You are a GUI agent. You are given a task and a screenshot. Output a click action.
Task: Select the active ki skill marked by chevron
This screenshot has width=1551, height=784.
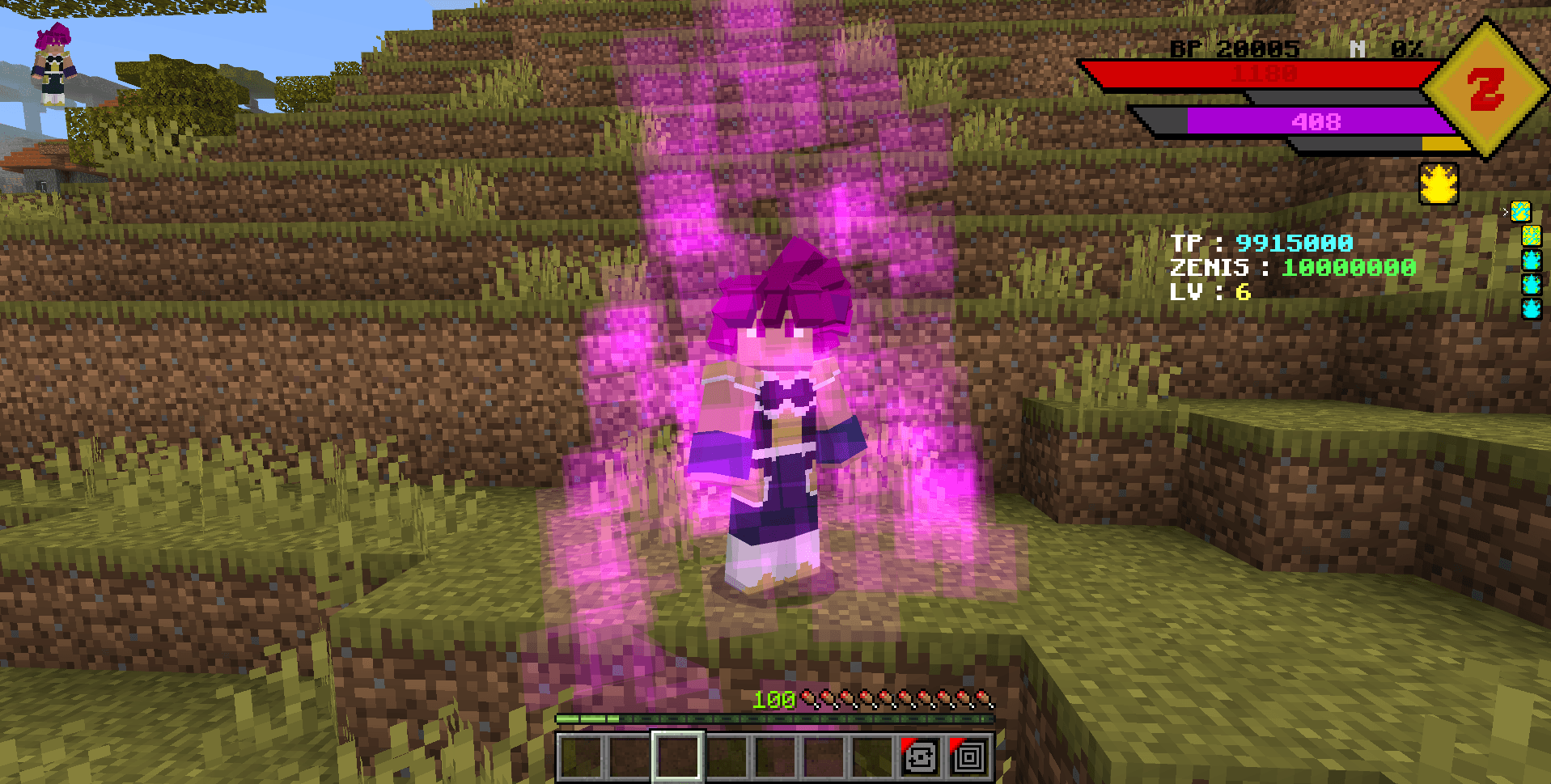pyautogui.click(x=1521, y=212)
